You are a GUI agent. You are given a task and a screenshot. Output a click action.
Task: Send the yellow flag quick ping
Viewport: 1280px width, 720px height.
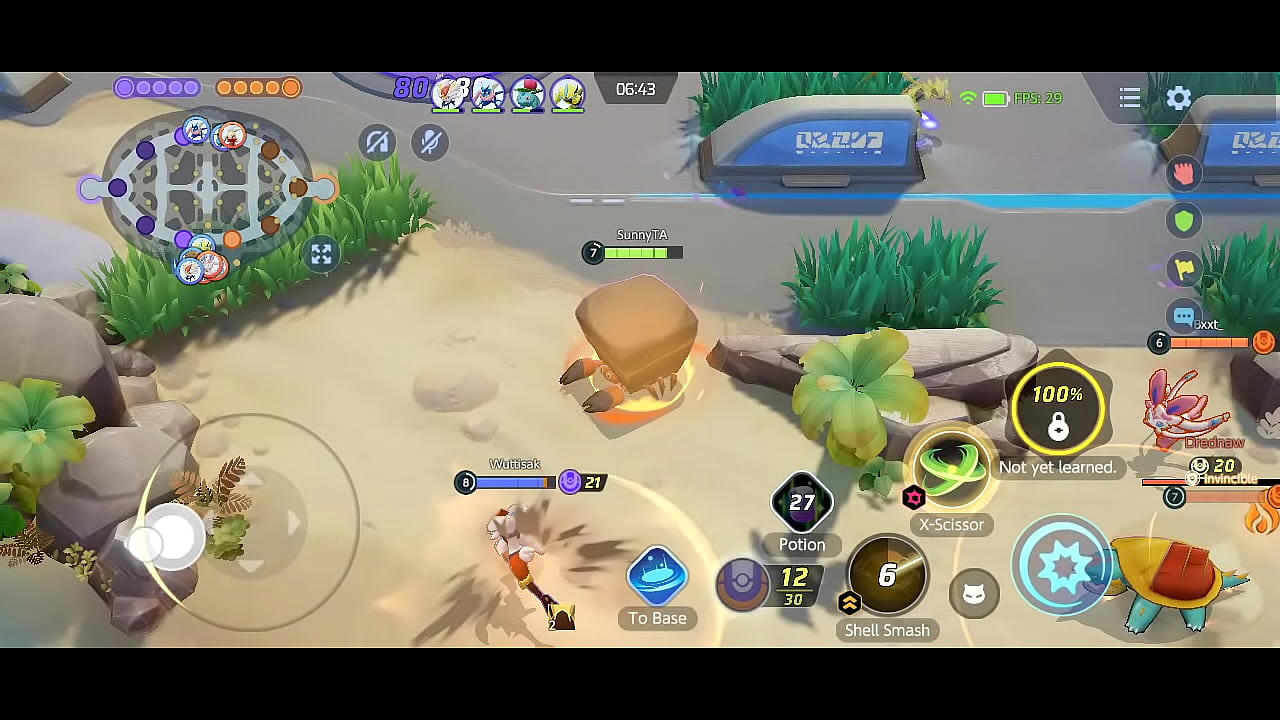(1184, 268)
